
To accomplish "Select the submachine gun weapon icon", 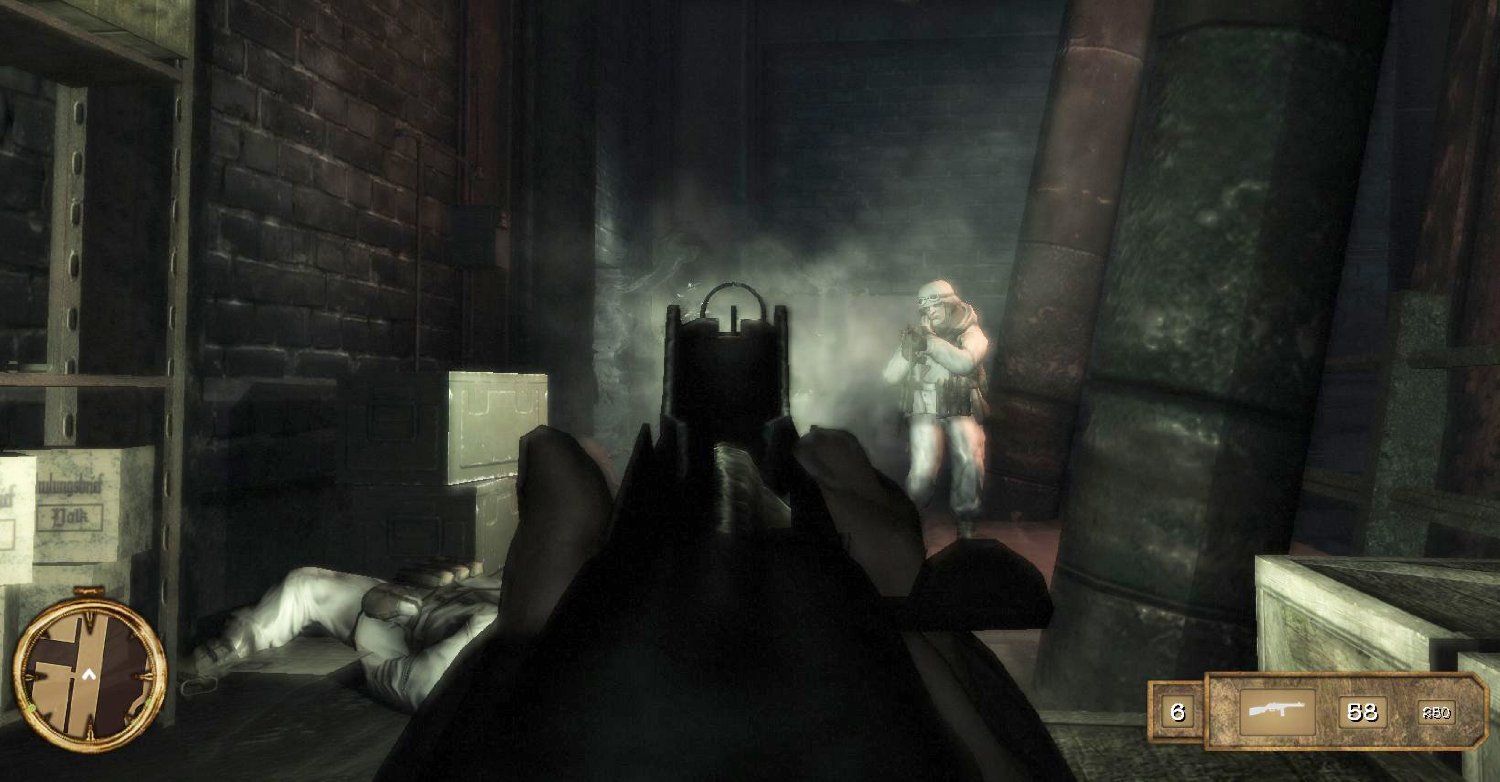I will [x=1277, y=712].
